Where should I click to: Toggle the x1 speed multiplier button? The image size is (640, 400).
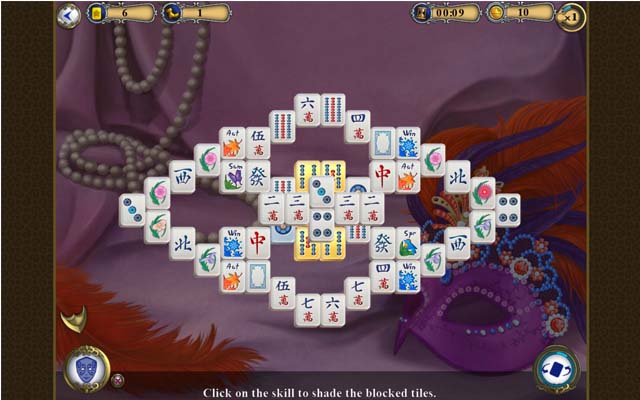pos(571,17)
